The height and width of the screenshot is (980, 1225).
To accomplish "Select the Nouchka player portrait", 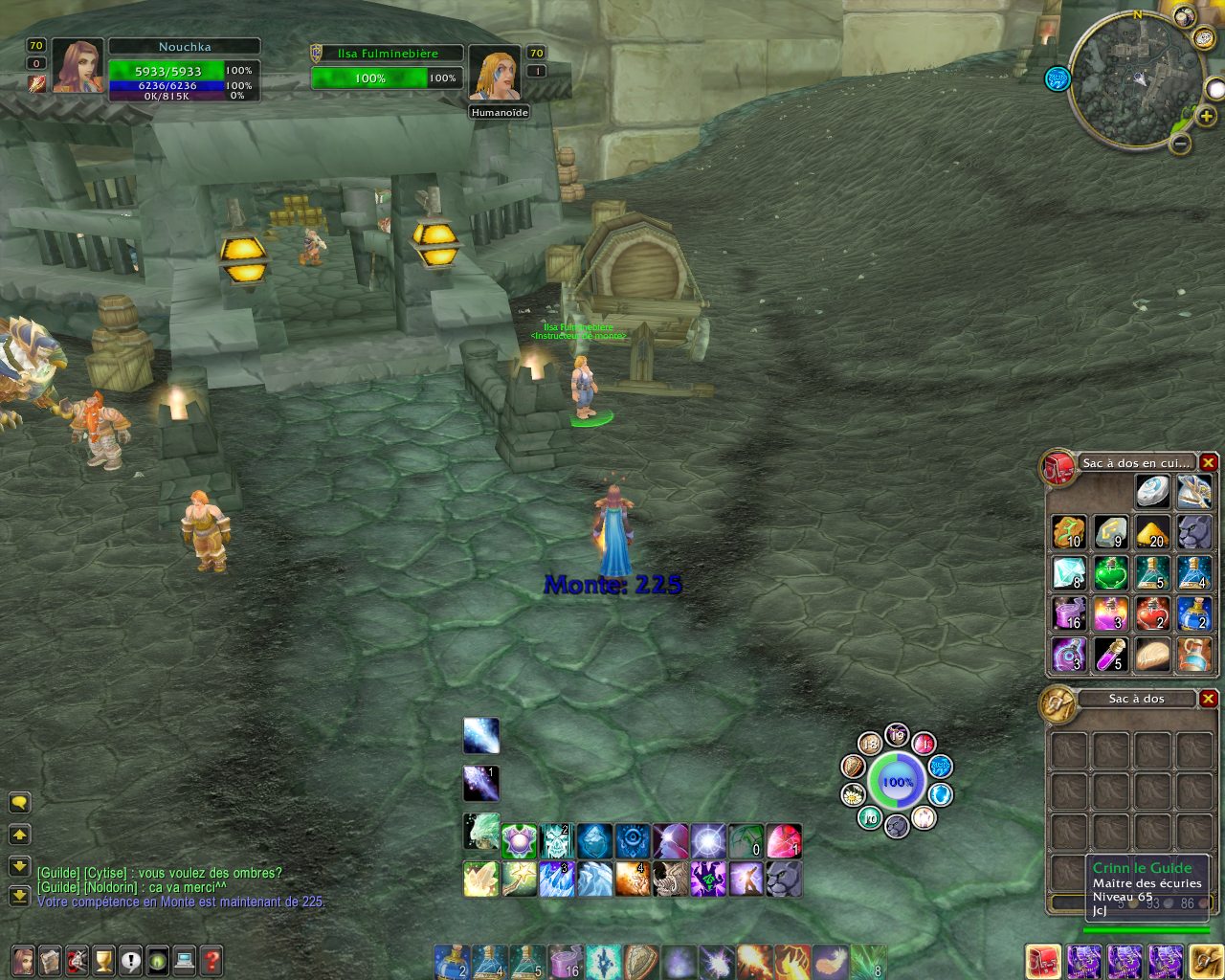I will (x=77, y=66).
